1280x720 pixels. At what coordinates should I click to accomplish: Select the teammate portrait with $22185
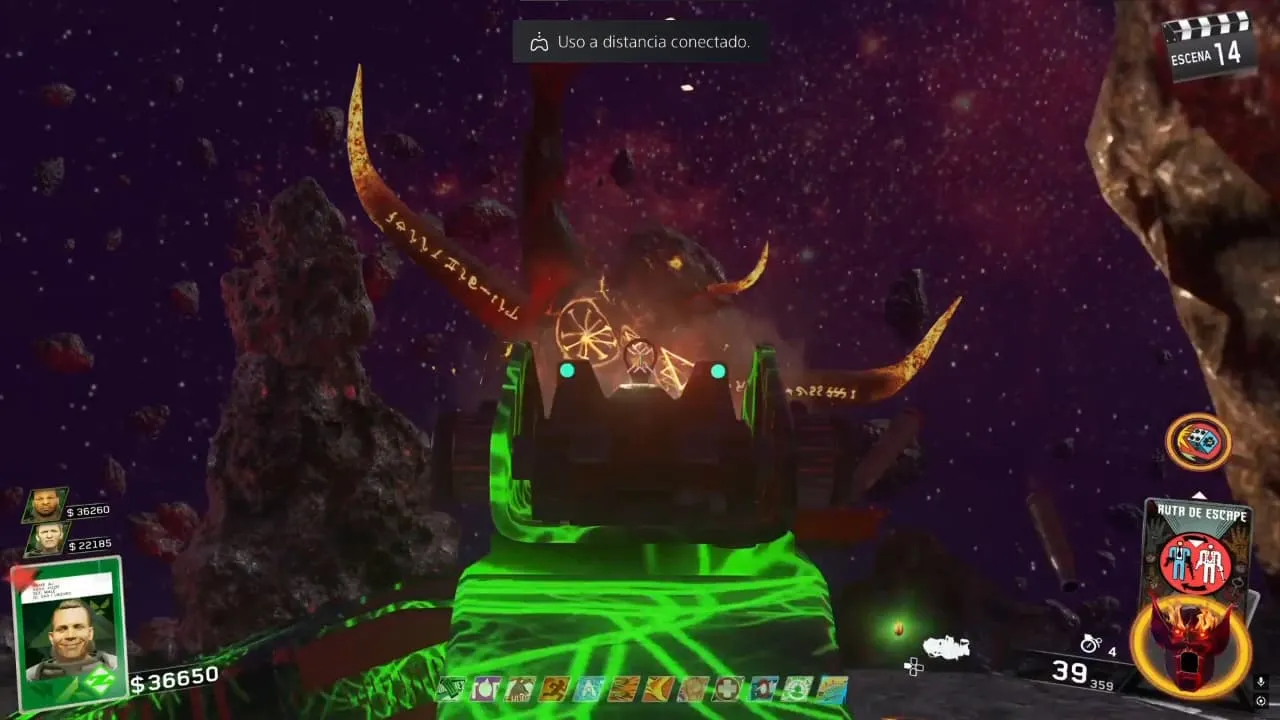tap(47, 539)
